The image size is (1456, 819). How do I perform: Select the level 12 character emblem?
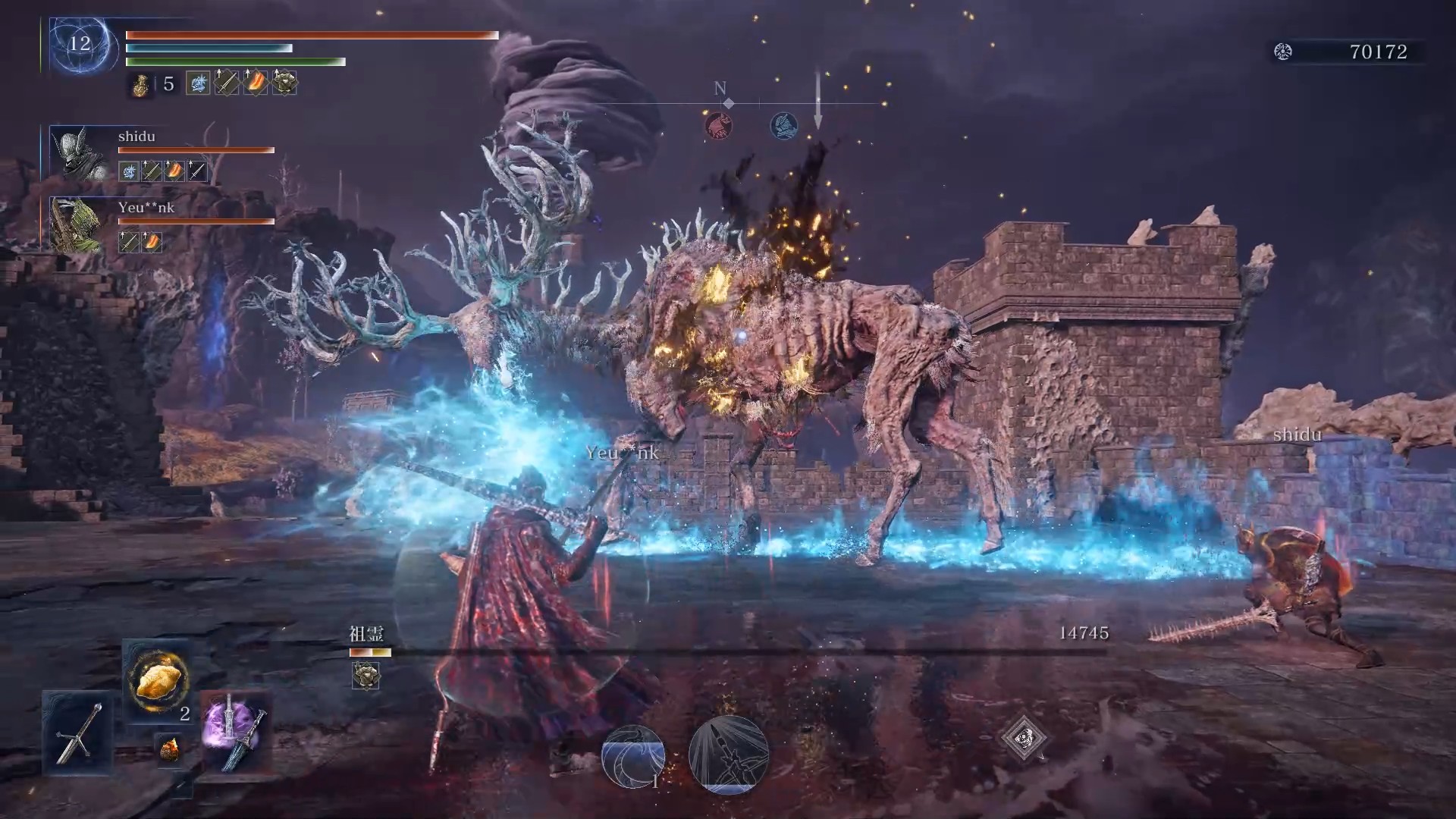click(80, 44)
